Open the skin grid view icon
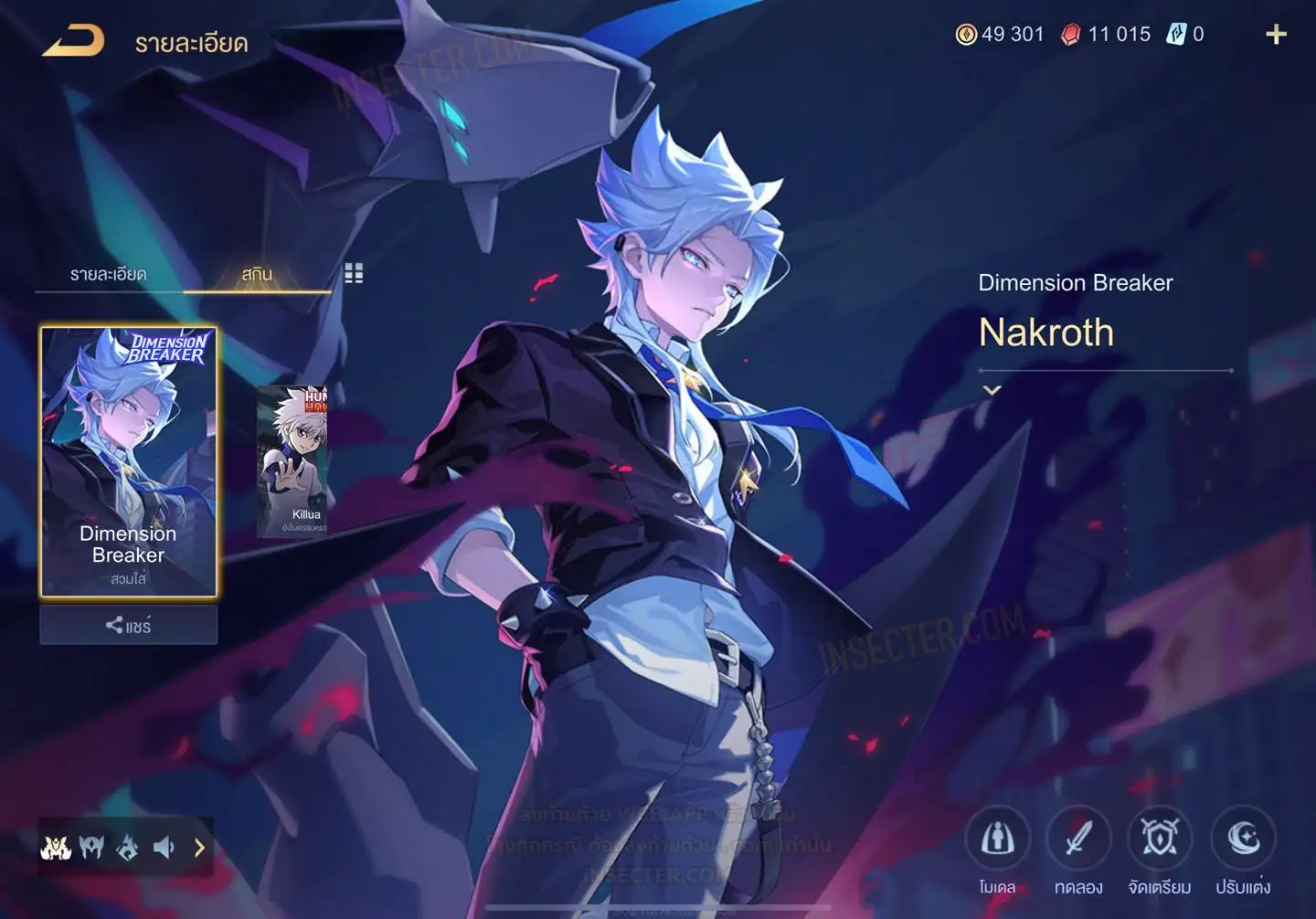Screen dimensions: 1316x919 click(354, 273)
